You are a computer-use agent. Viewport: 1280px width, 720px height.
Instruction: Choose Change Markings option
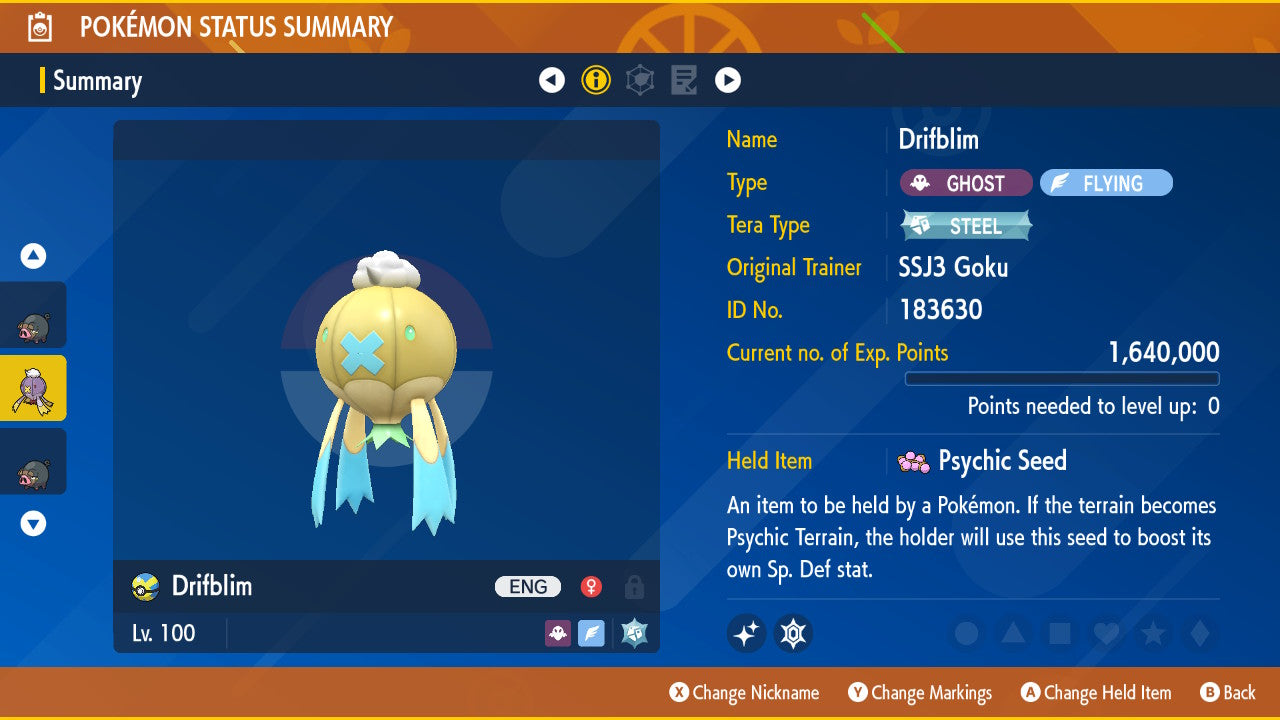[x=920, y=692]
